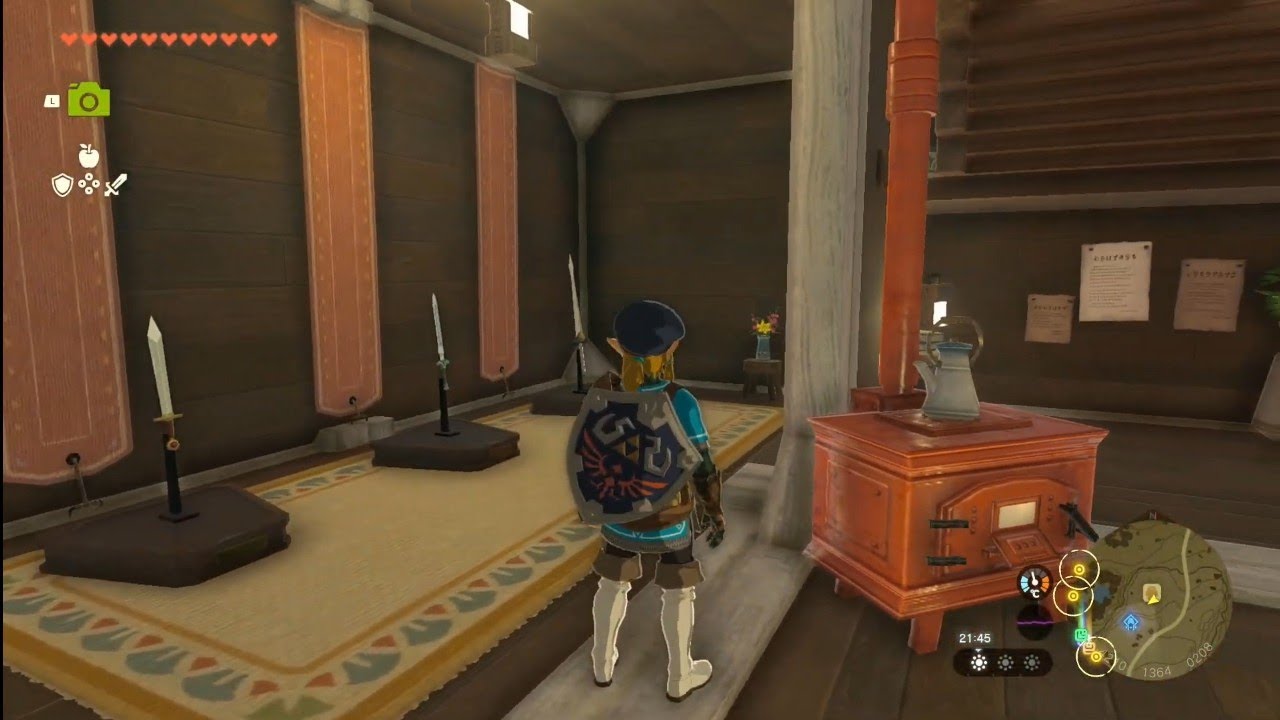The width and height of the screenshot is (1280, 720).
Task: Select a yellow sensor circle on the minimap
Action: (1079, 570)
